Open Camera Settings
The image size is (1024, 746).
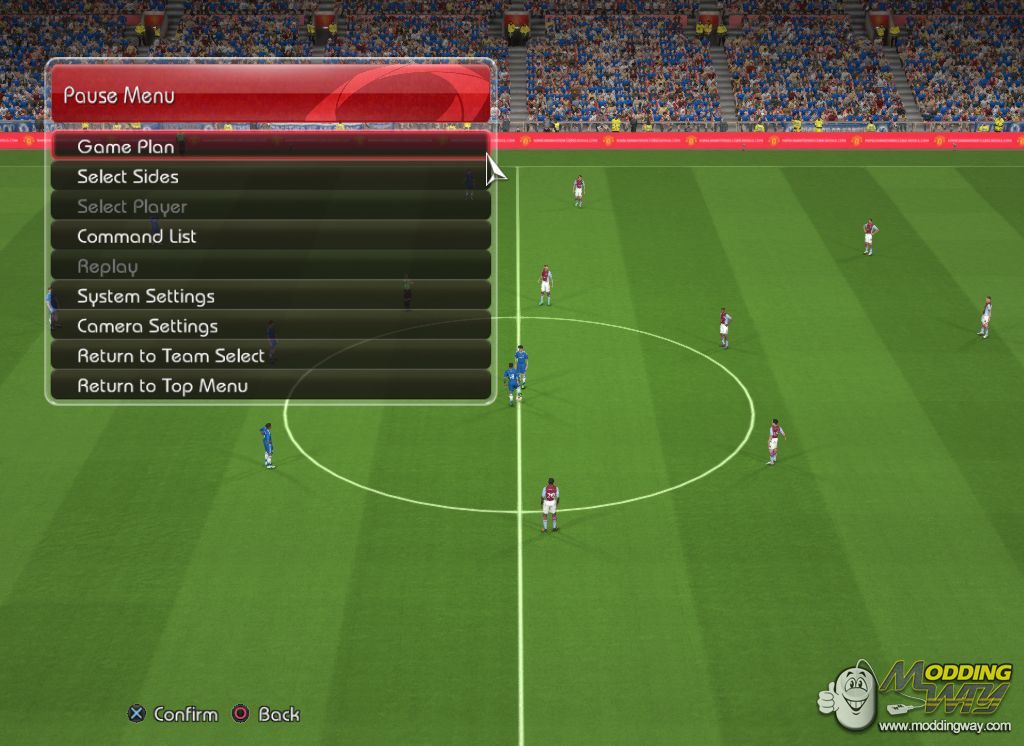click(147, 326)
